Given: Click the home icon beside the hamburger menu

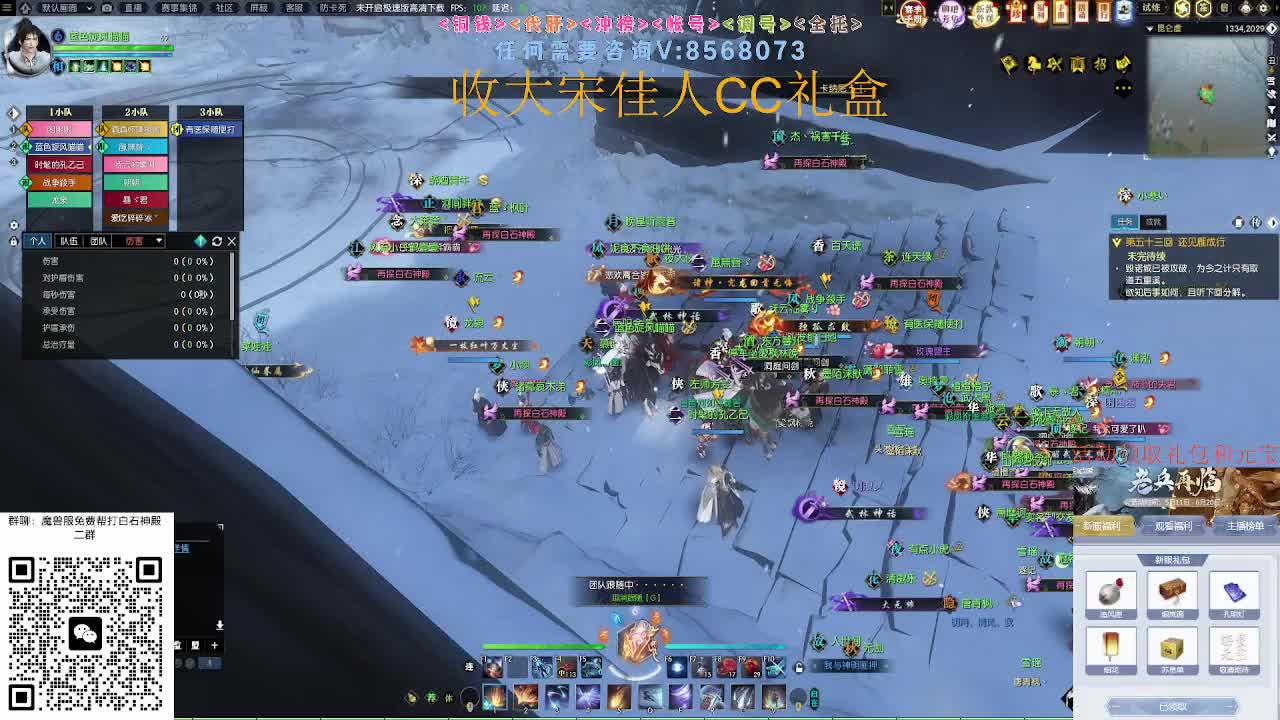Looking at the screenshot, I should (x=27, y=7).
